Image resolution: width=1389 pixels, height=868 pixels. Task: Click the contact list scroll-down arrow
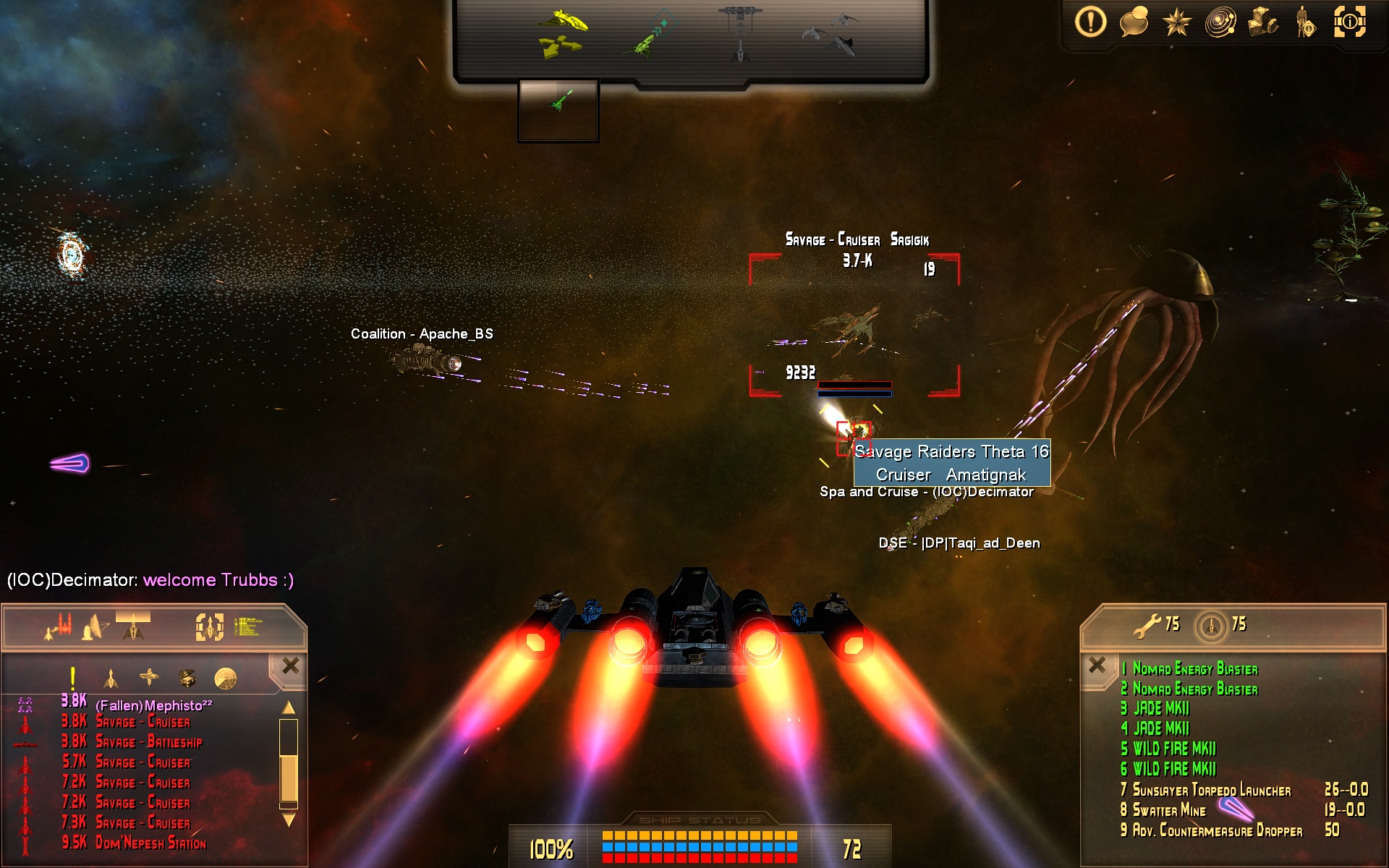(x=289, y=820)
